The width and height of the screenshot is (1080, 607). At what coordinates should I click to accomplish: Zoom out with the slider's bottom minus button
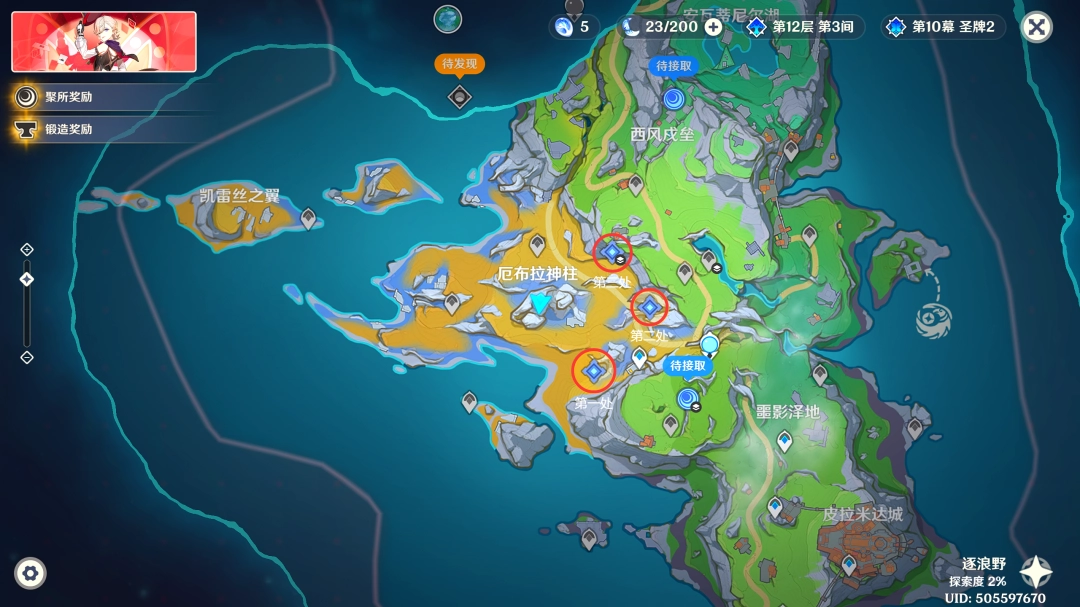click(27, 357)
